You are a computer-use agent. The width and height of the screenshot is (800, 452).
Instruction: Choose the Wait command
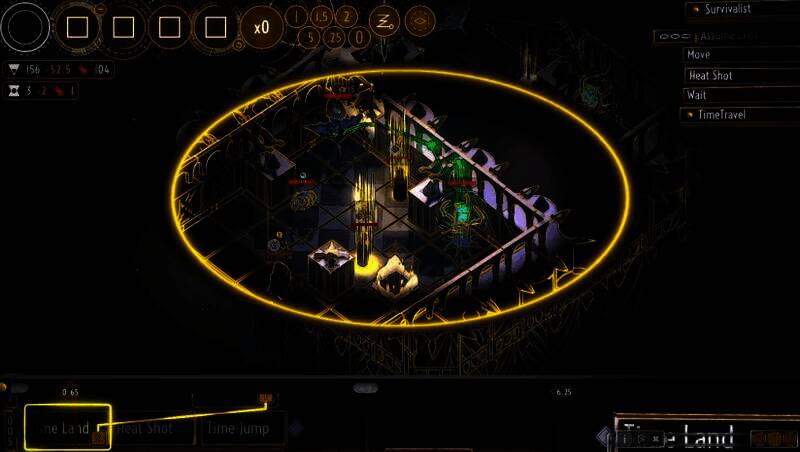coord(740,95)
